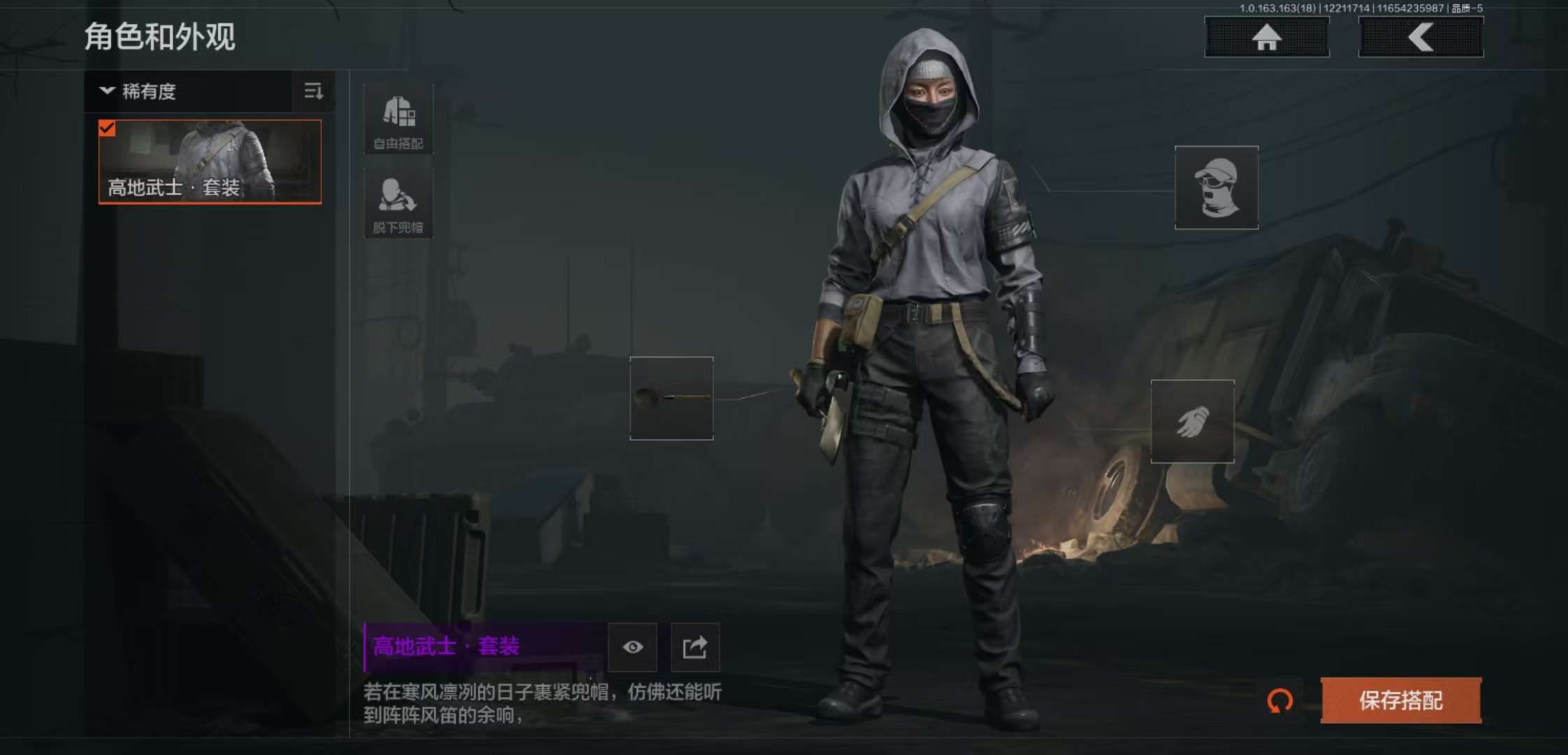This screenshot has height=755, width=1568.
Task: Toggle the sort order icon
Action: coord(314,92)
